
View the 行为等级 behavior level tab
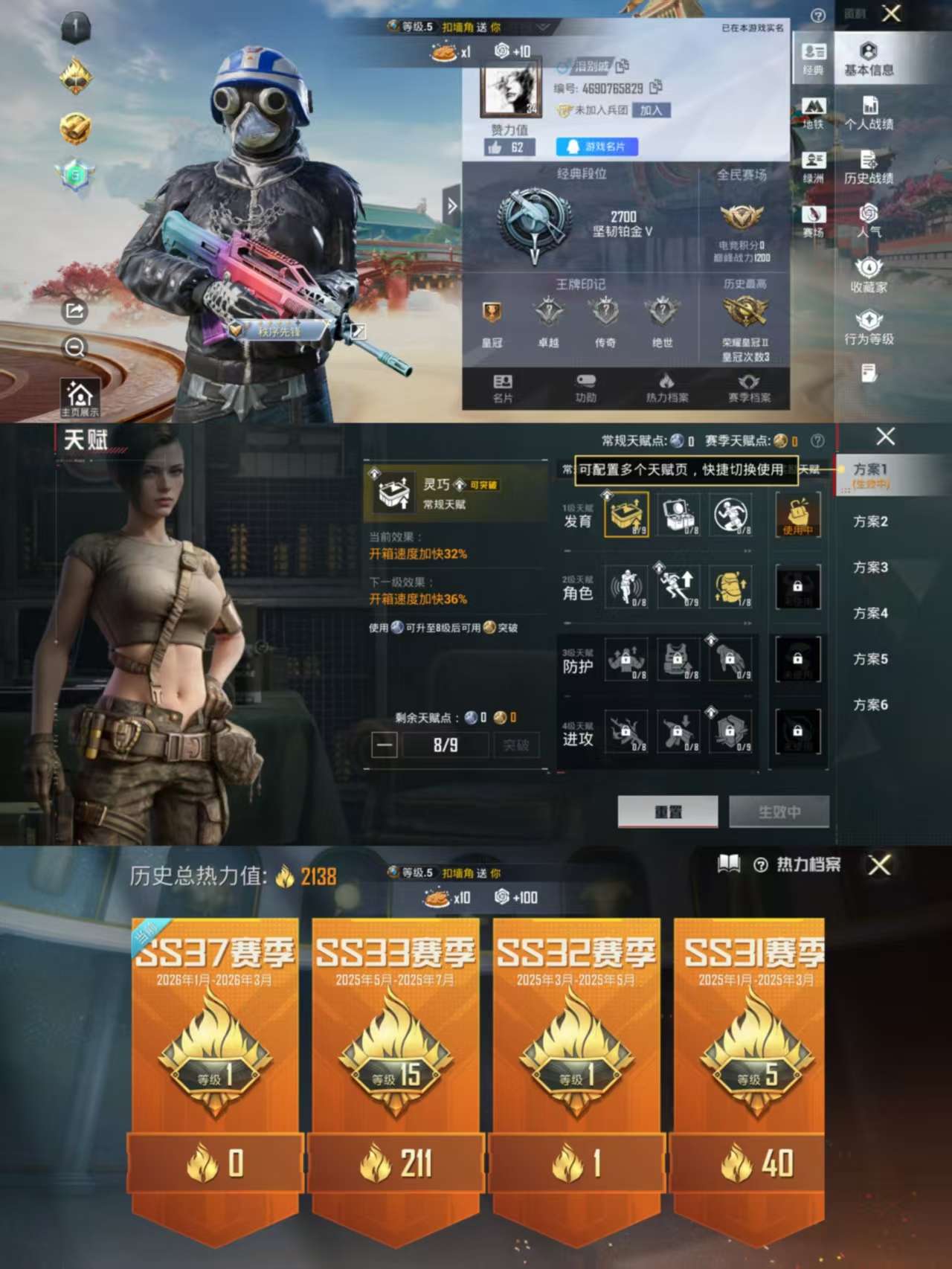tap(869, 328)
